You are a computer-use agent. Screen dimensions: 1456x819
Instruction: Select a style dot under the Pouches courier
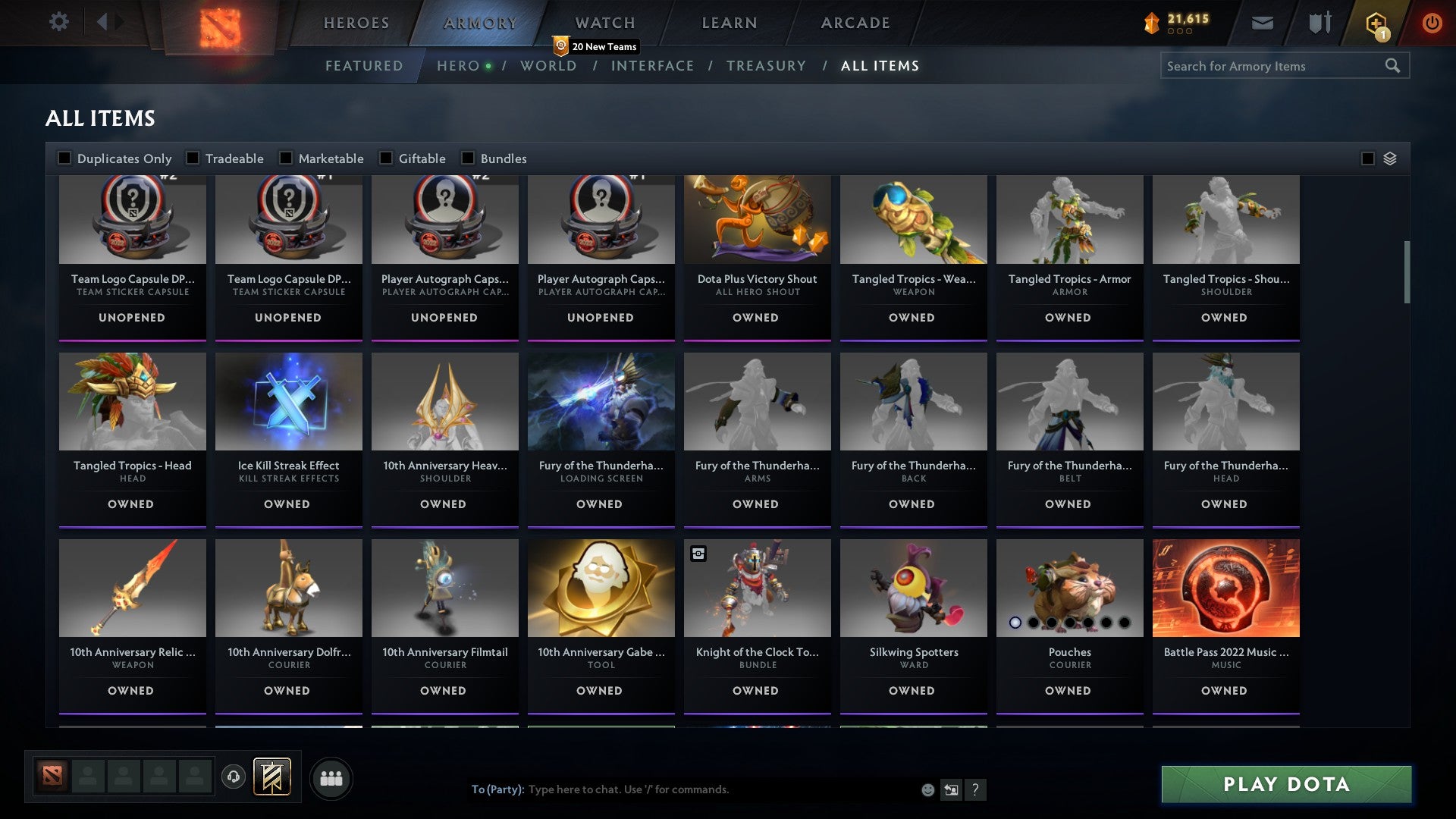point(1016,623)
